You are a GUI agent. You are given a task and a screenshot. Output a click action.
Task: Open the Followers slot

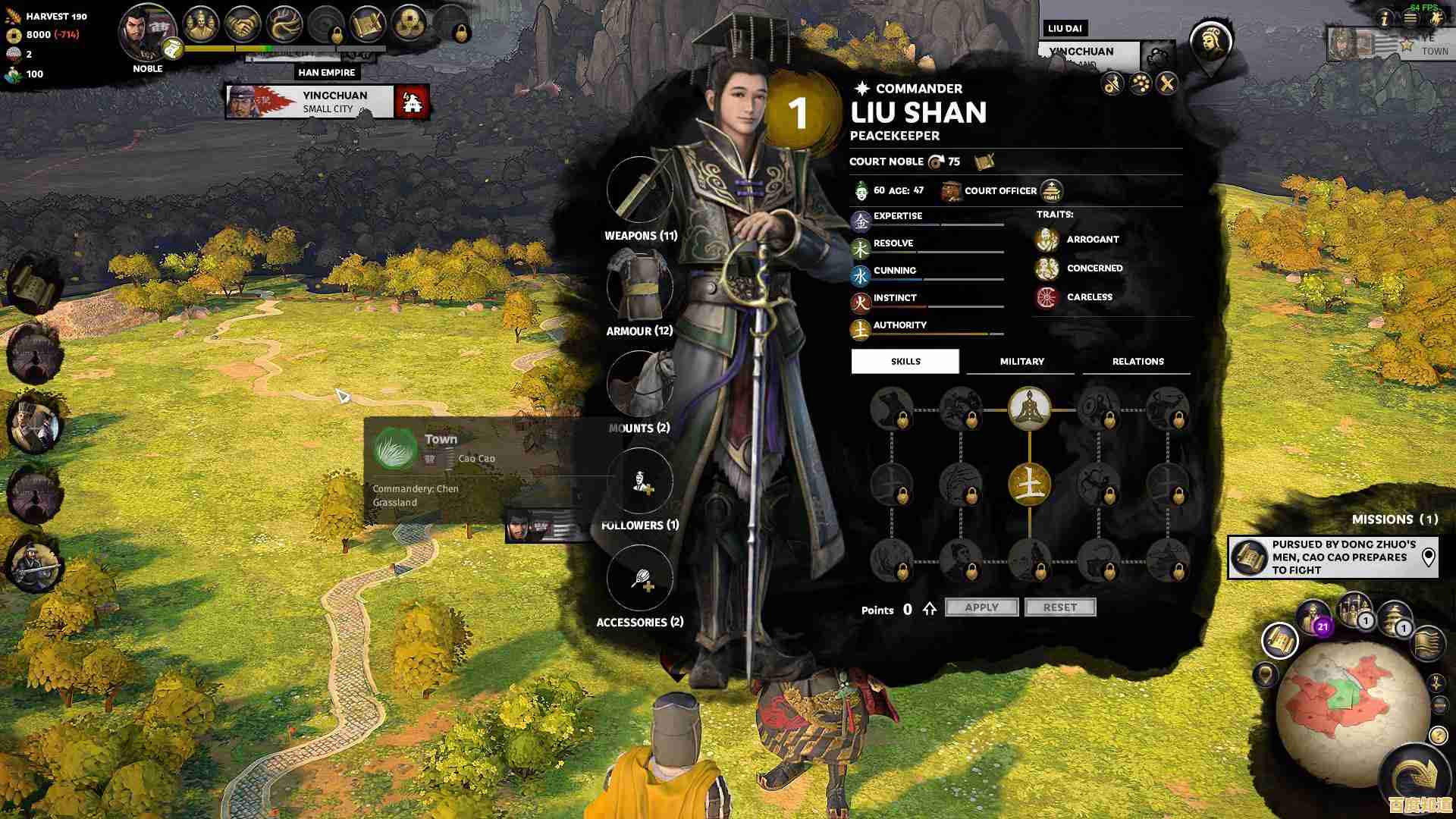click(640, 482)
